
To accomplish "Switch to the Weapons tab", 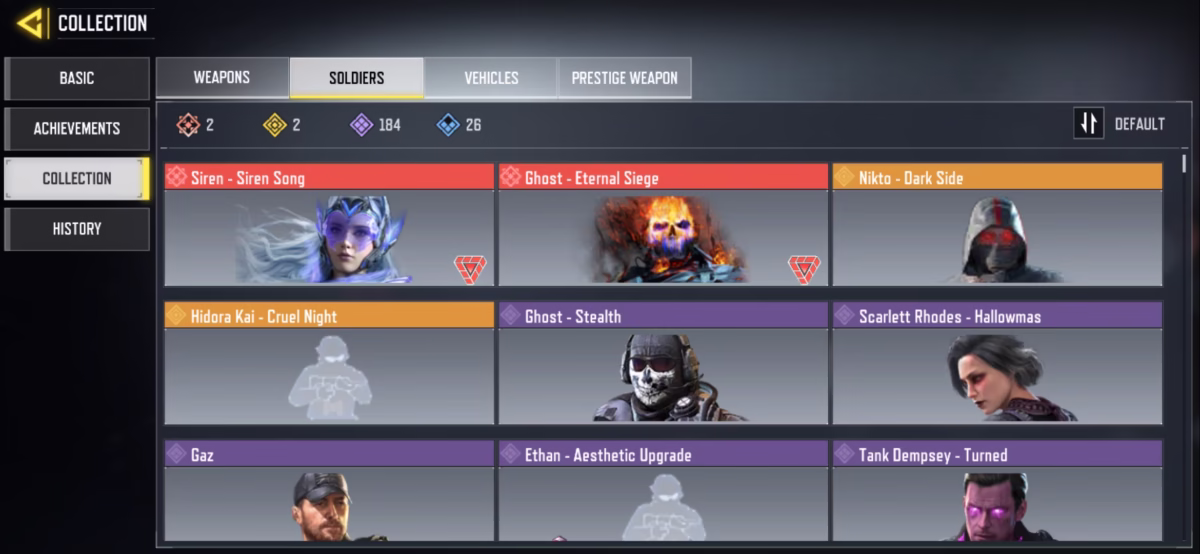I will [222, 78].
